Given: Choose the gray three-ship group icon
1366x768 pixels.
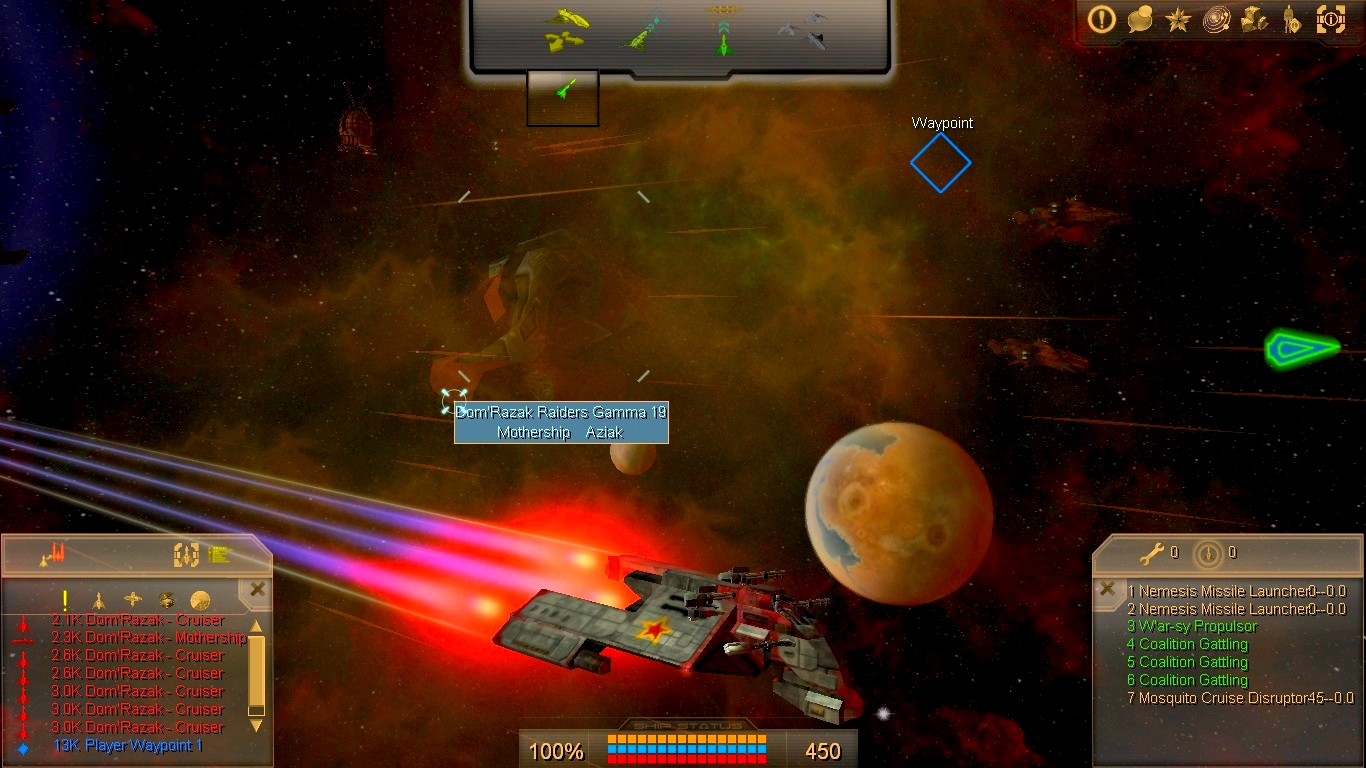Looking at the screenshot, I should 803,30.
